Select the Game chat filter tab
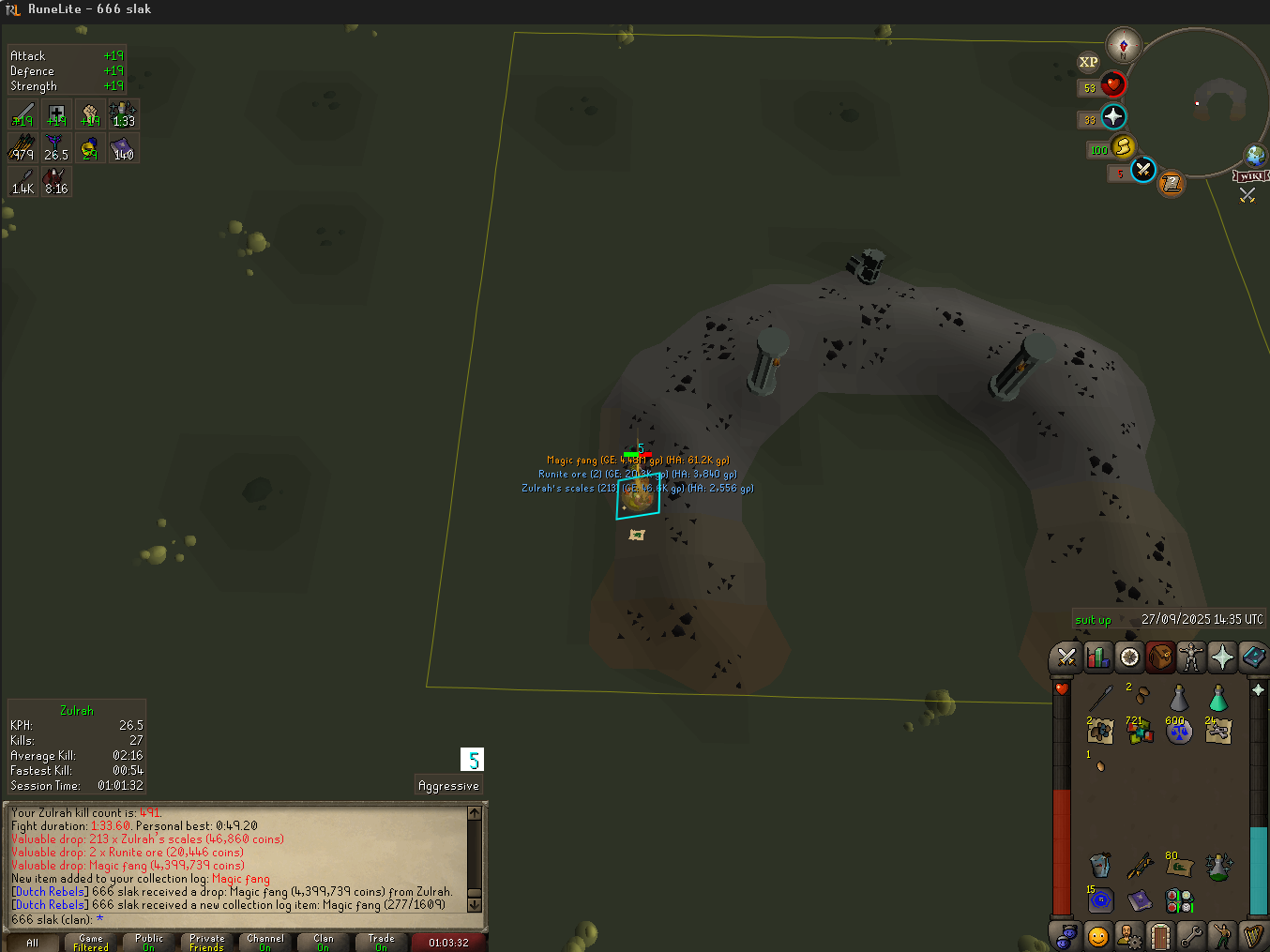The width and height of the screenshot is (1270, 952). click(x=91, y=942)
